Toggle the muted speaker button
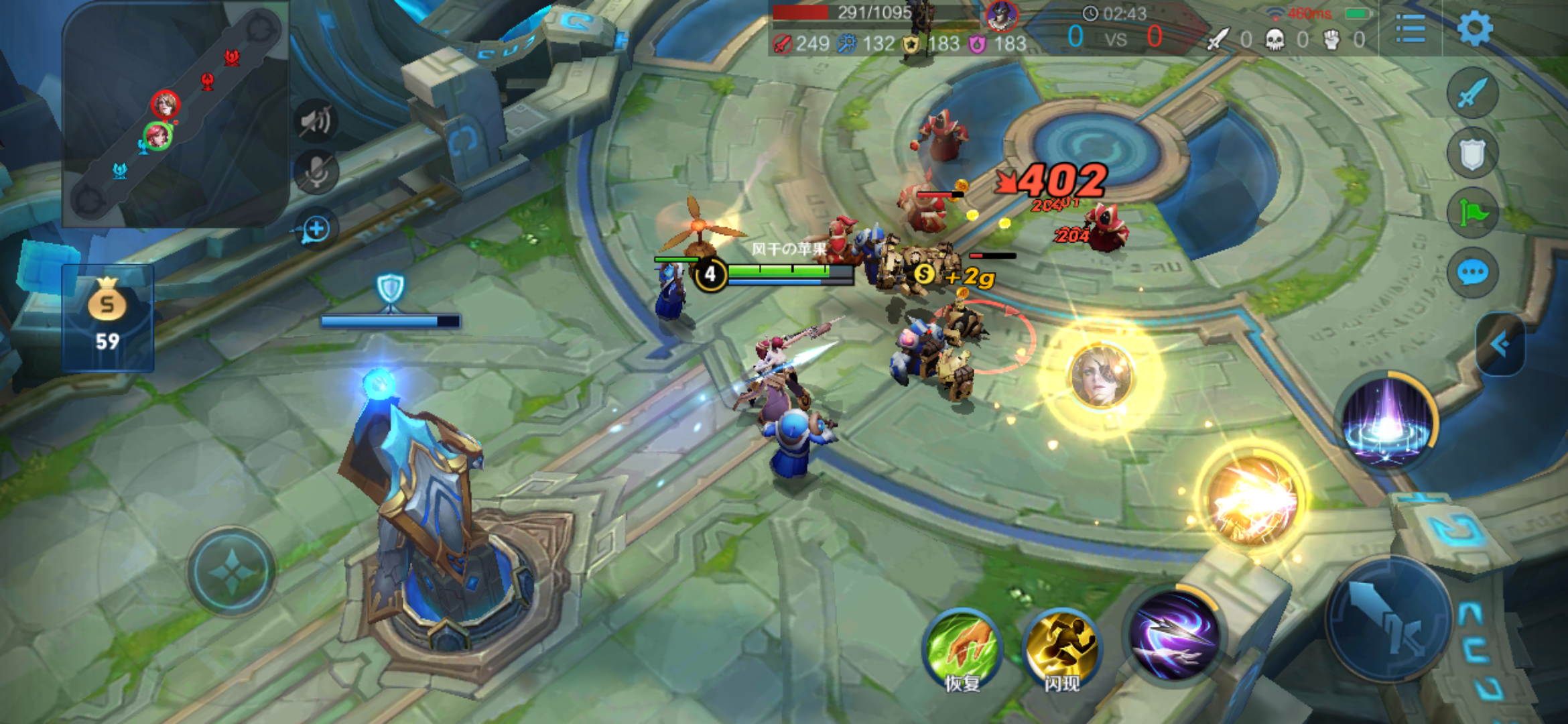 pos(316,121)
